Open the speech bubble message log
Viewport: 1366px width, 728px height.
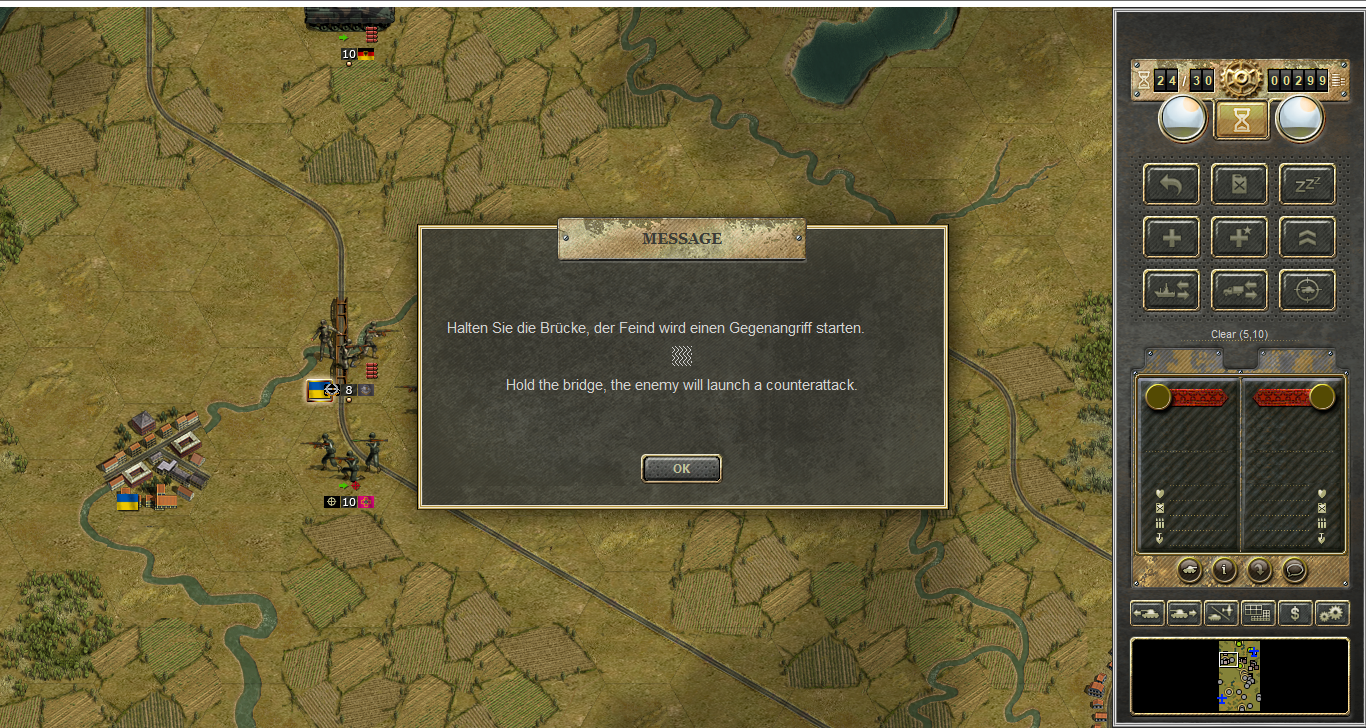pyautogui.click(x=1294, y=570)
